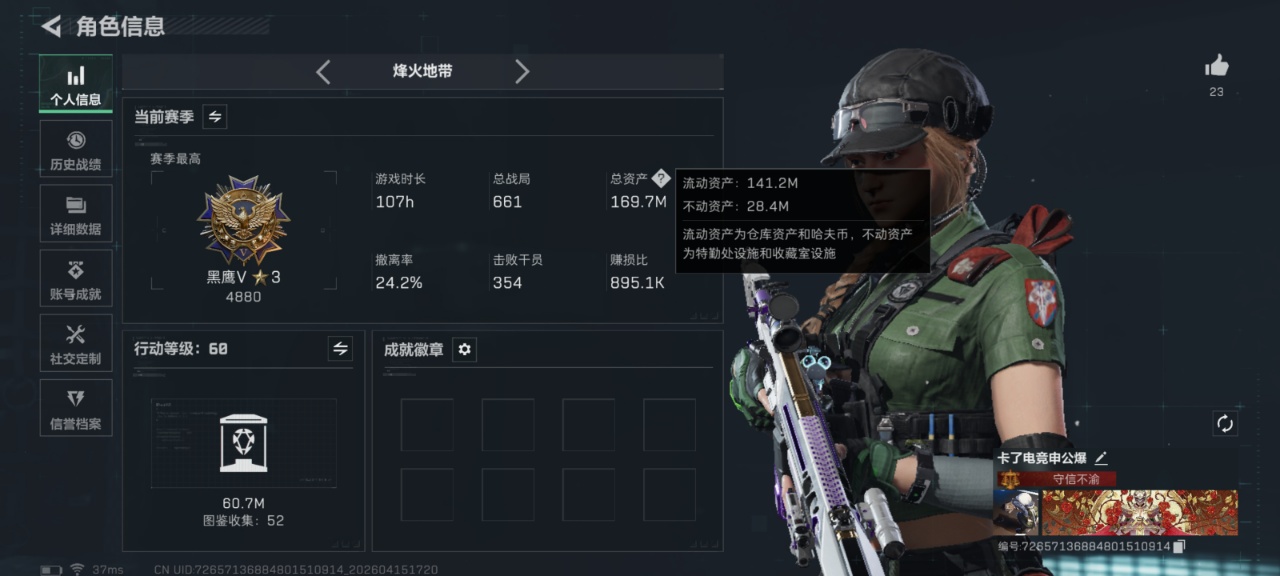Image resolution: width=1280 pixels, height=576 pixels.
Task: Switch to the 社交定制 tab
Action: coord(76,344)
